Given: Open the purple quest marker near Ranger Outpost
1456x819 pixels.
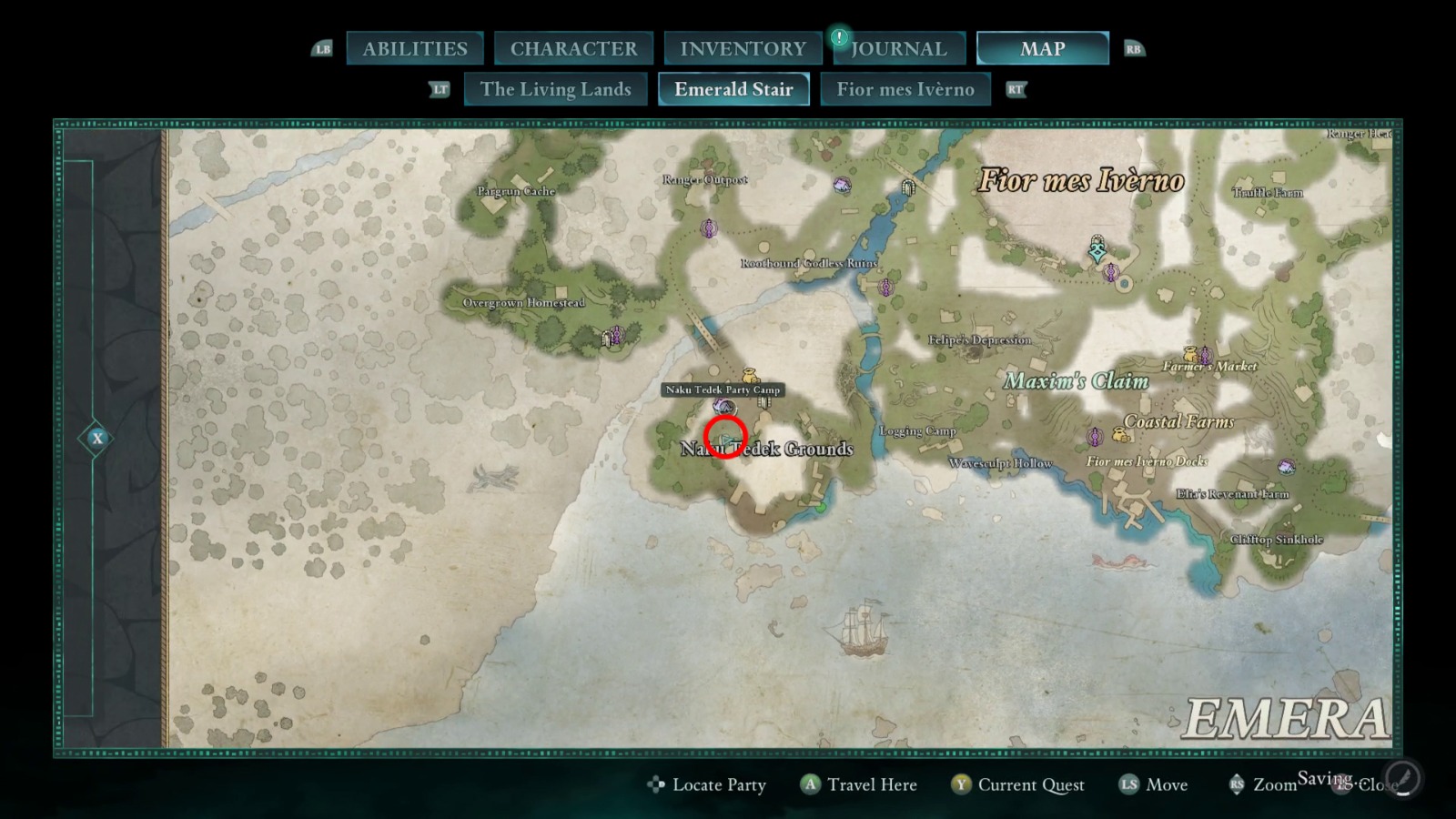Looking at the screenshot, I should (709, 228).
